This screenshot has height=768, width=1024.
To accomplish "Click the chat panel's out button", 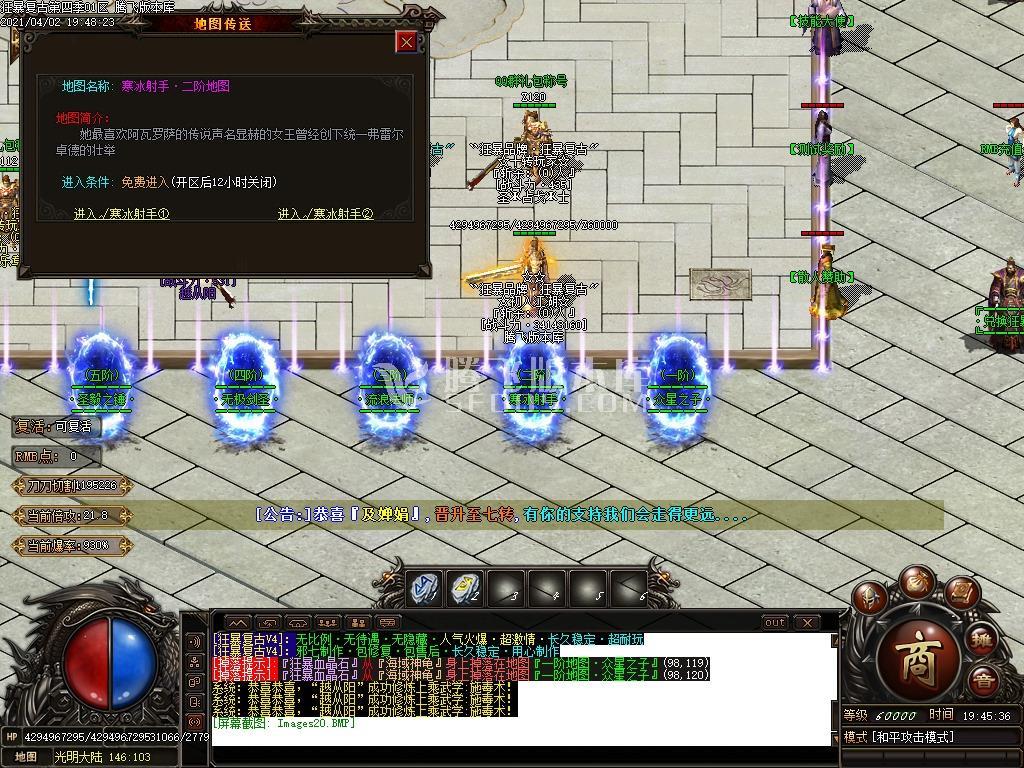I will click(774, 622).
